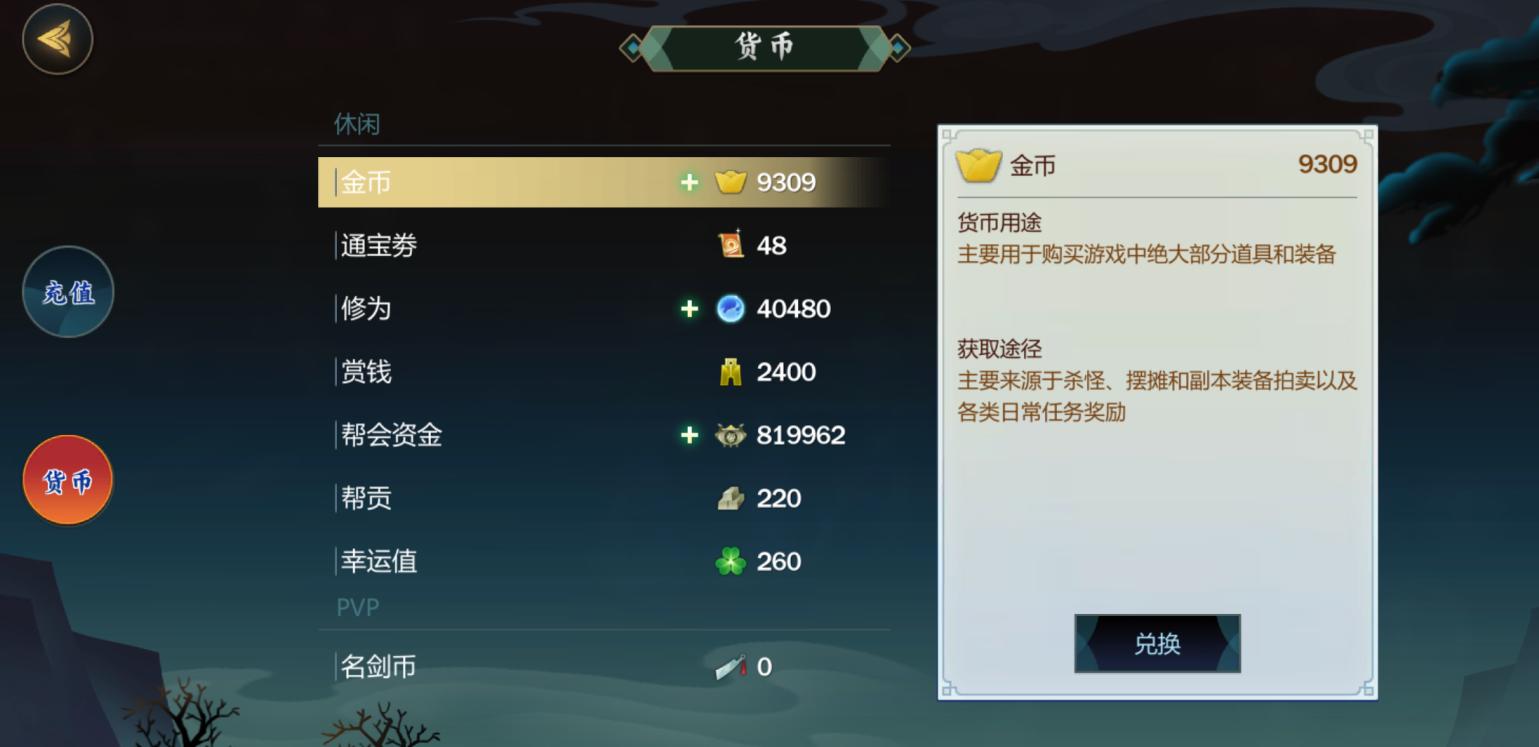Click the scroll icon next to 通宝券
Screen dimensions: 1539x747
pyautogui.click(x=731, y=246)
